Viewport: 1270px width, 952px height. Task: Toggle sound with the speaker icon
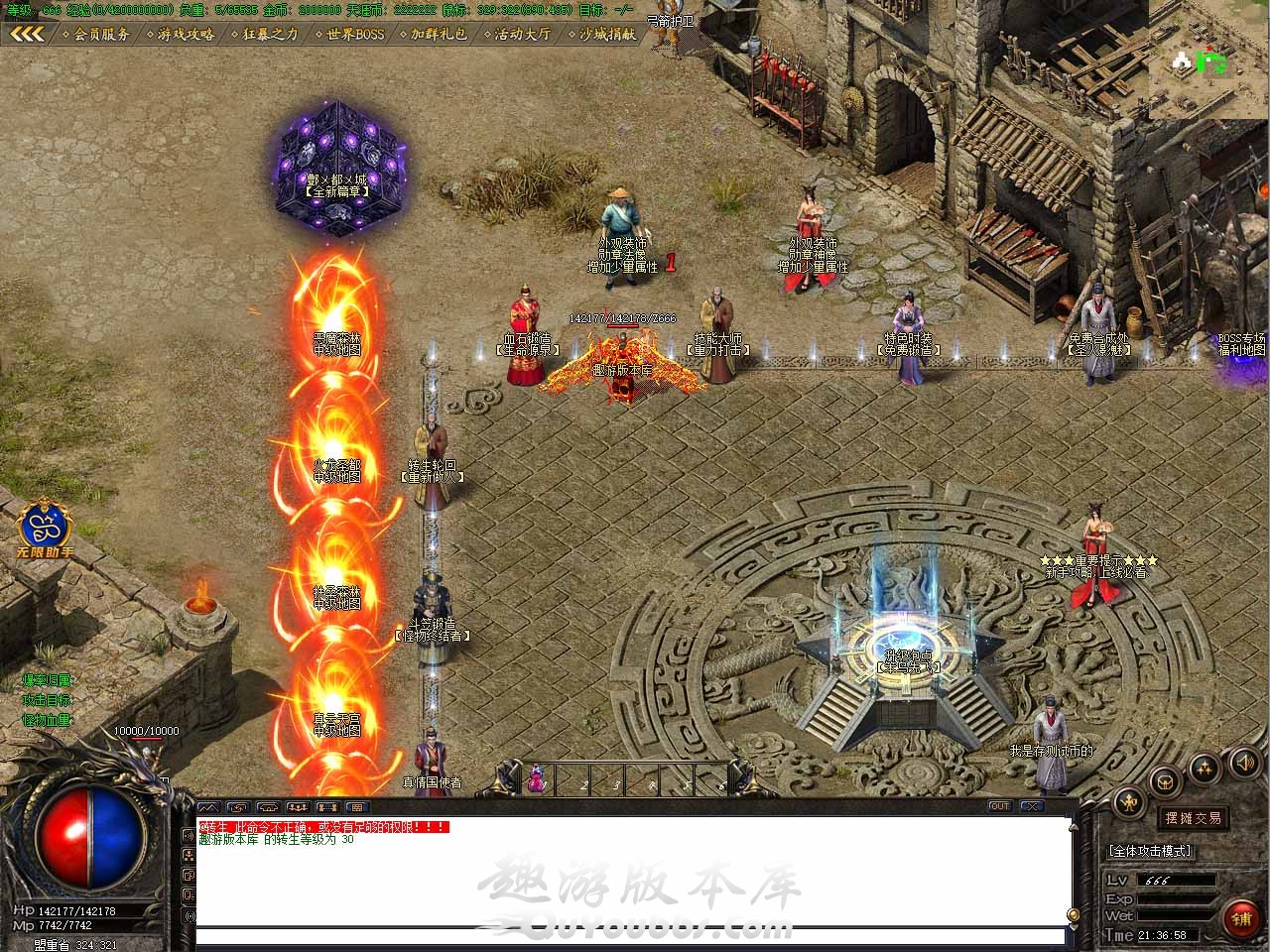tap(1244, 763)
